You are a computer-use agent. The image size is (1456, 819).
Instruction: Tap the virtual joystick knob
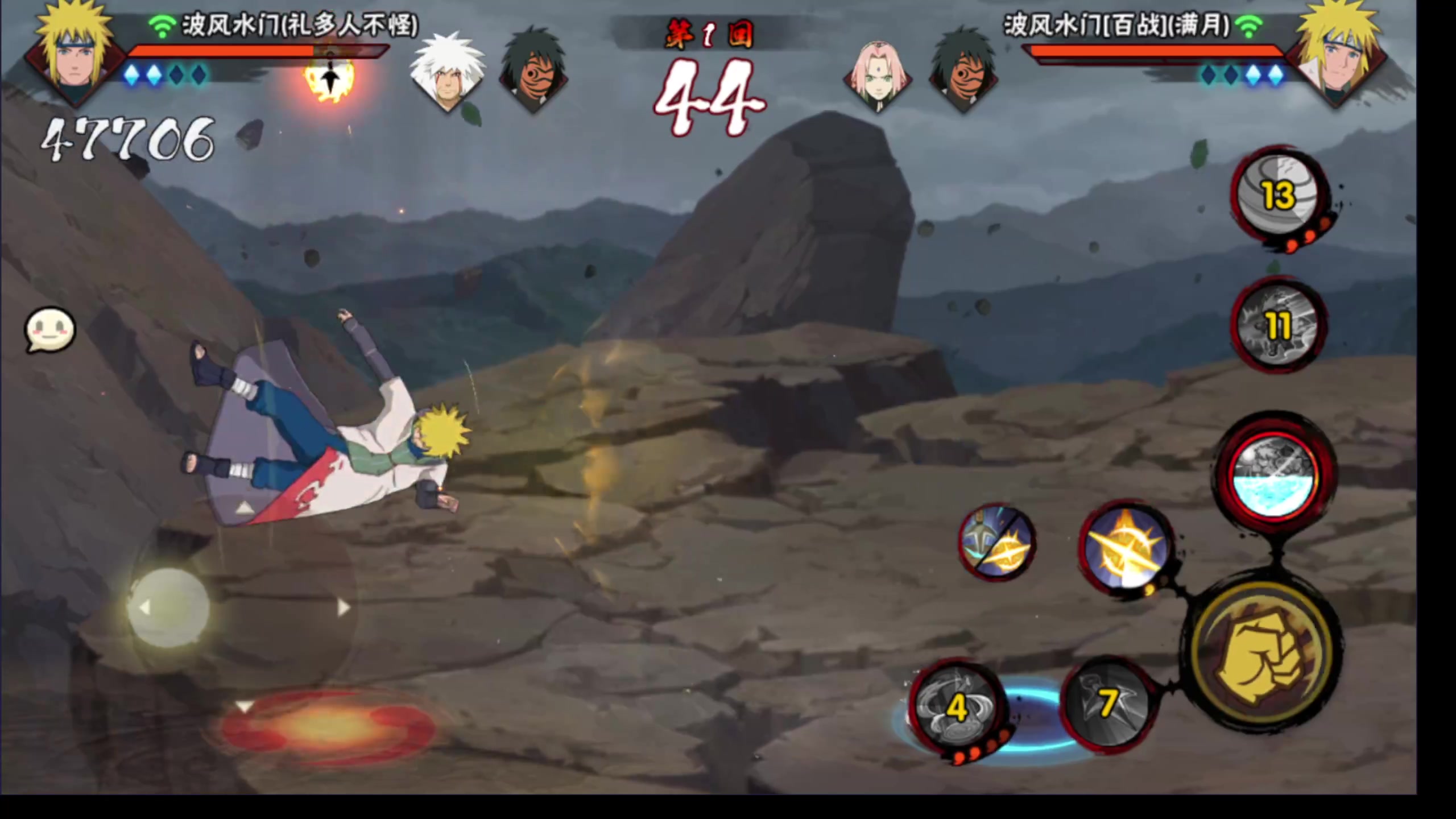pyautogui.click(x=169, y=607)
